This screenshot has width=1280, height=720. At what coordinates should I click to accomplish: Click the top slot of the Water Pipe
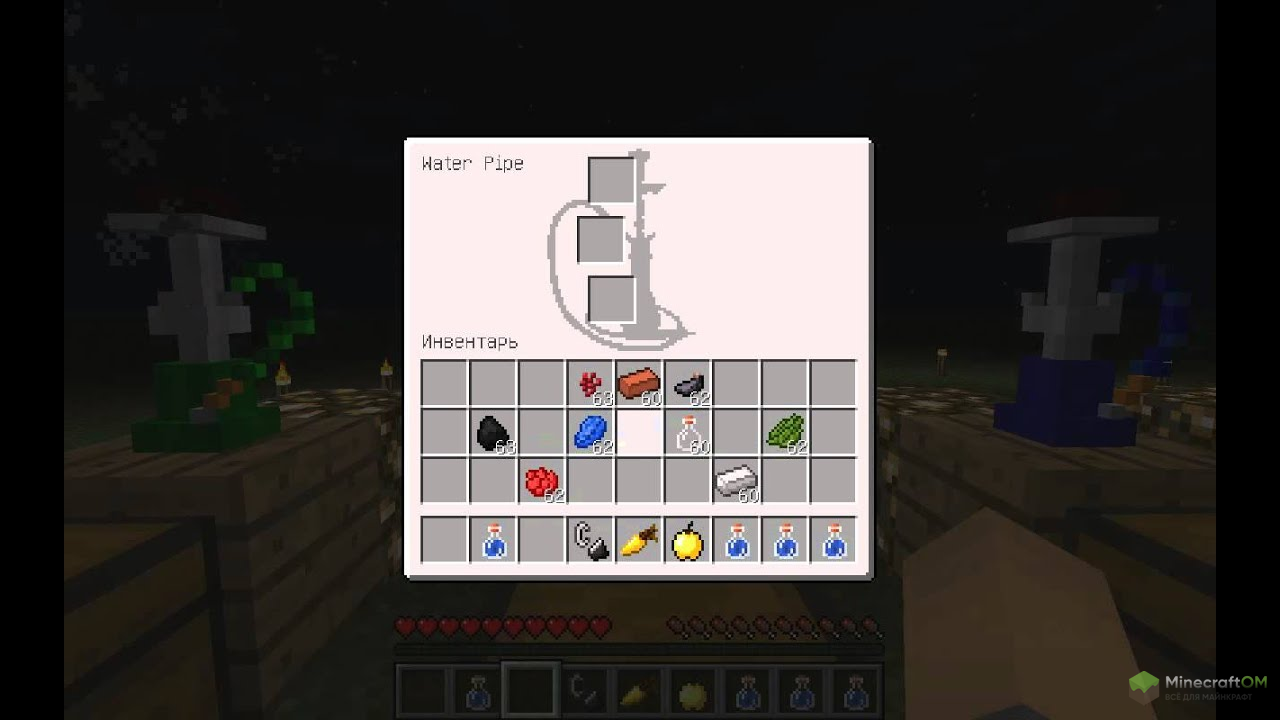coord(611,181)
